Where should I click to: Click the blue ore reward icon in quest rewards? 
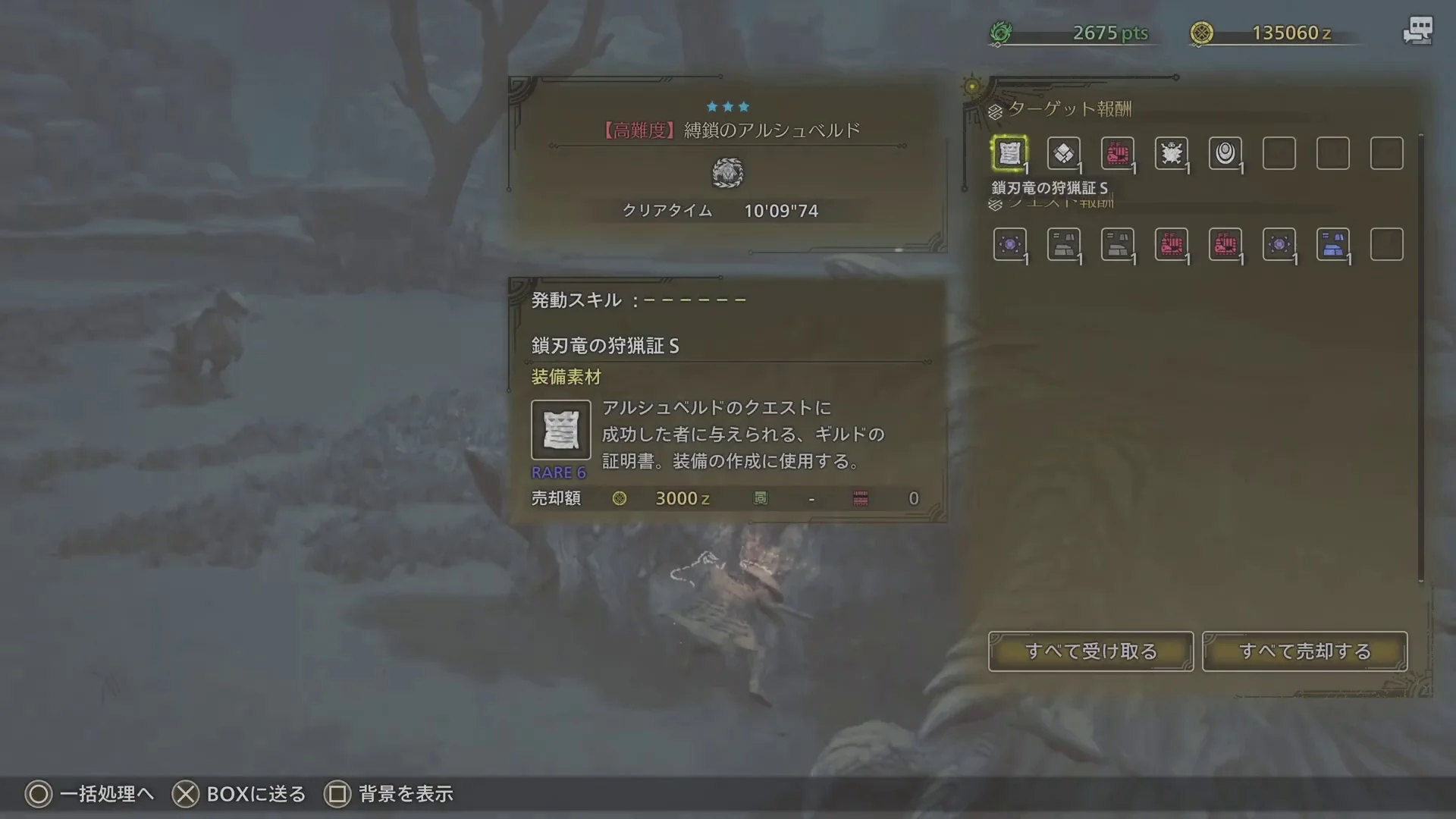point(1333,243)
